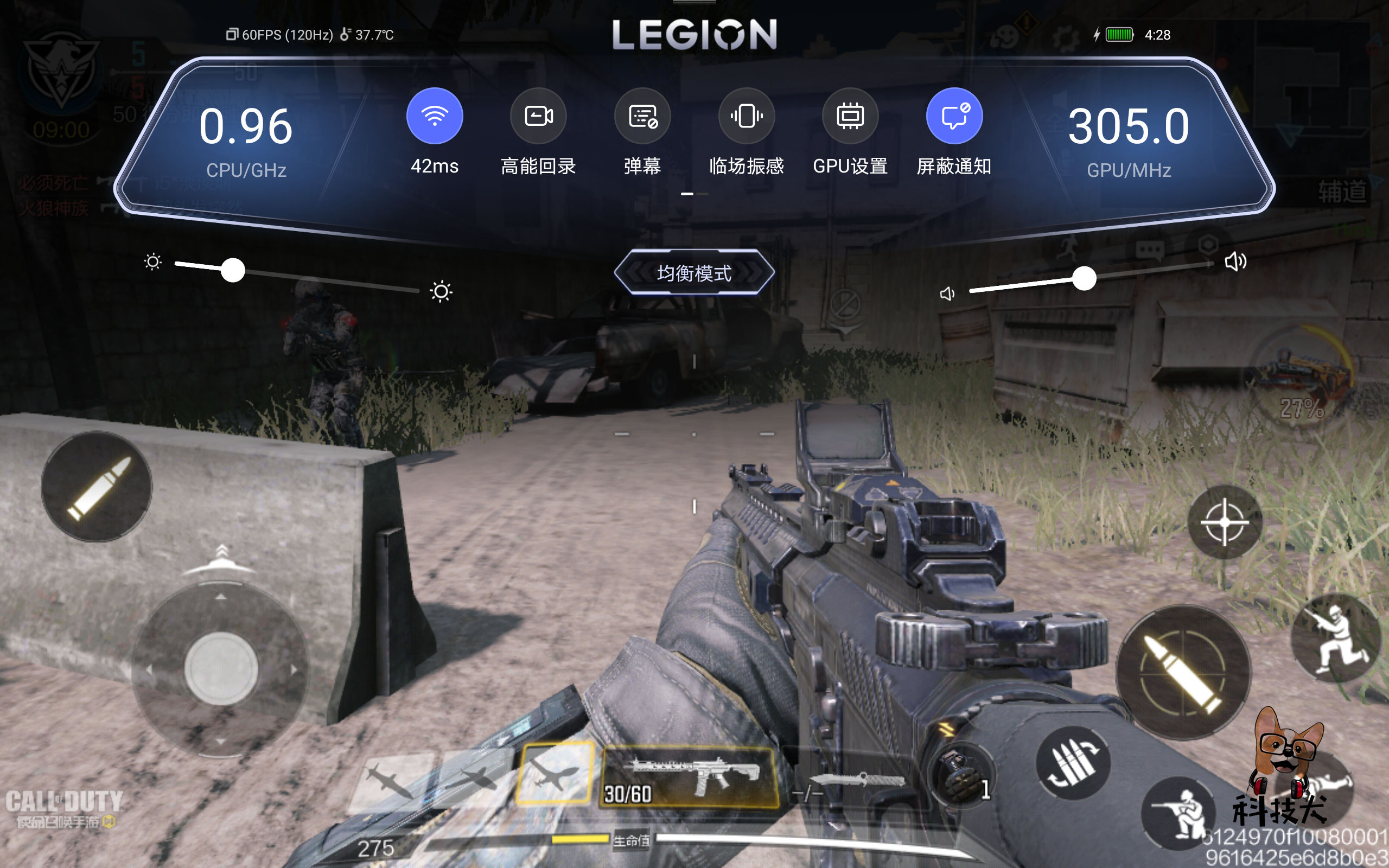Click the brightness slider handle
The height and width of the screenshot is (868, 1389).
tap(233, 270)
